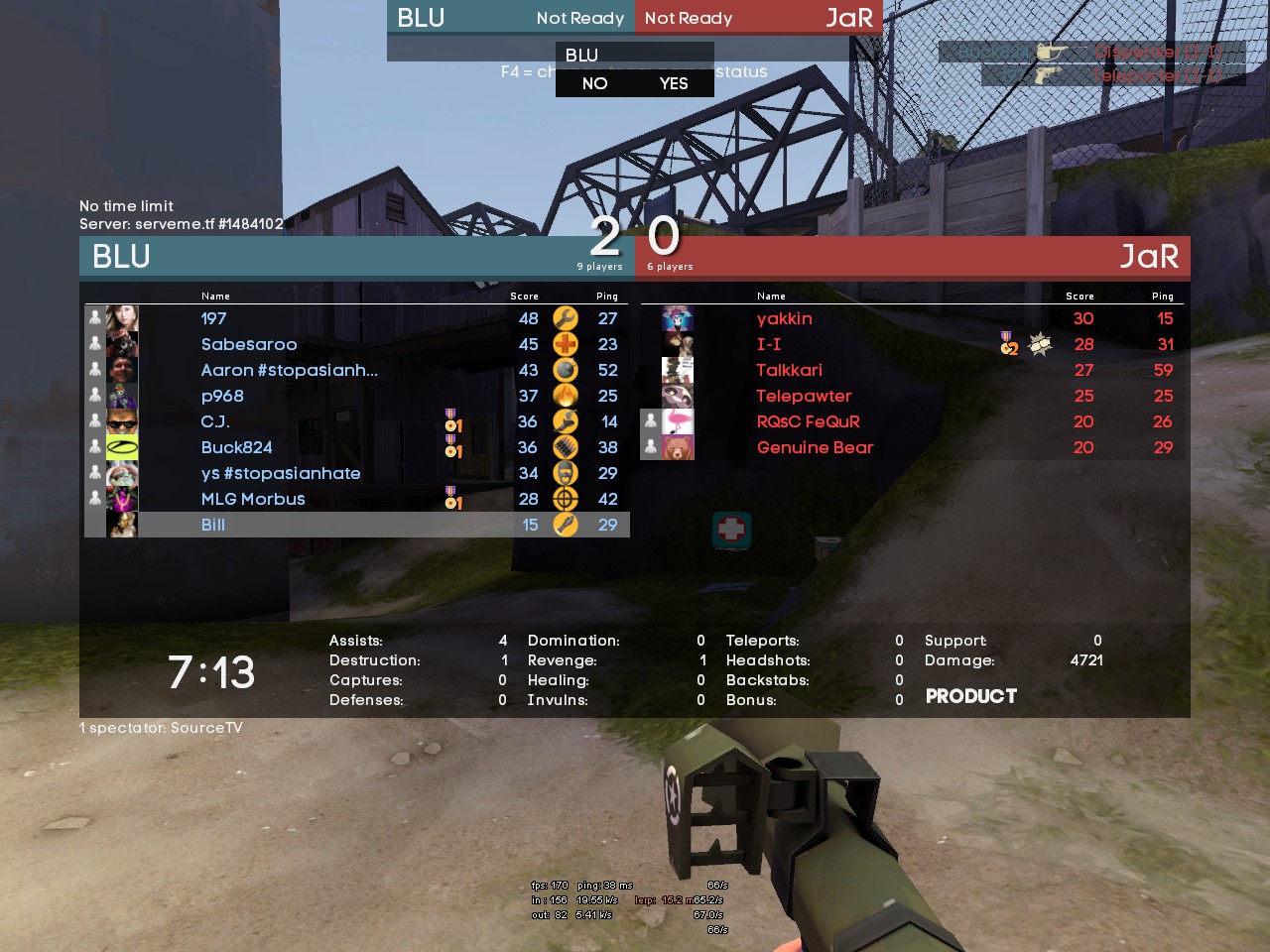1270x952 pixels.
Task: Select MLG Morbus on the scoreboard
Action: [253, 499]
